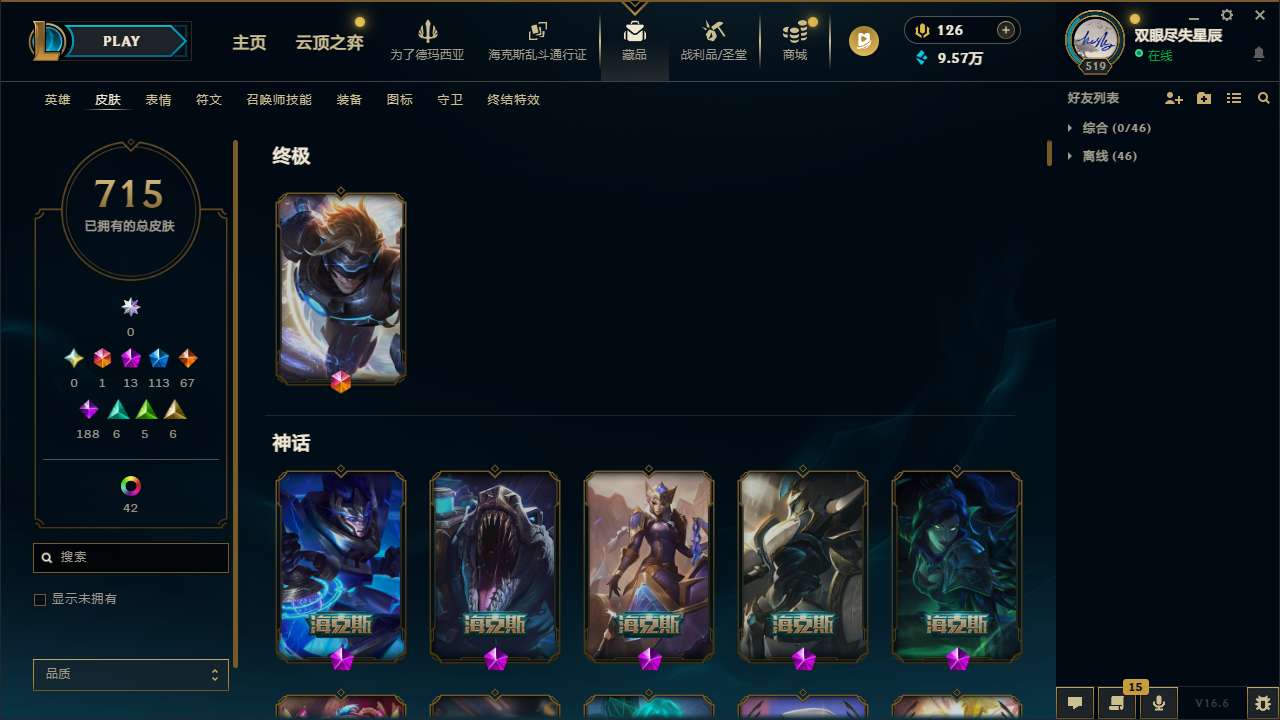Select the 主页 menu item
This screenshot has height=720, width=1280.
[x=248, y=43]
